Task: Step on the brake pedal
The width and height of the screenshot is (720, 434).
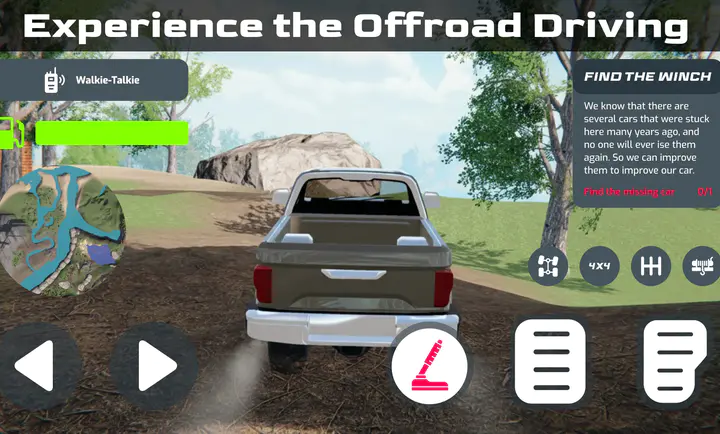Action: (549, 362)
